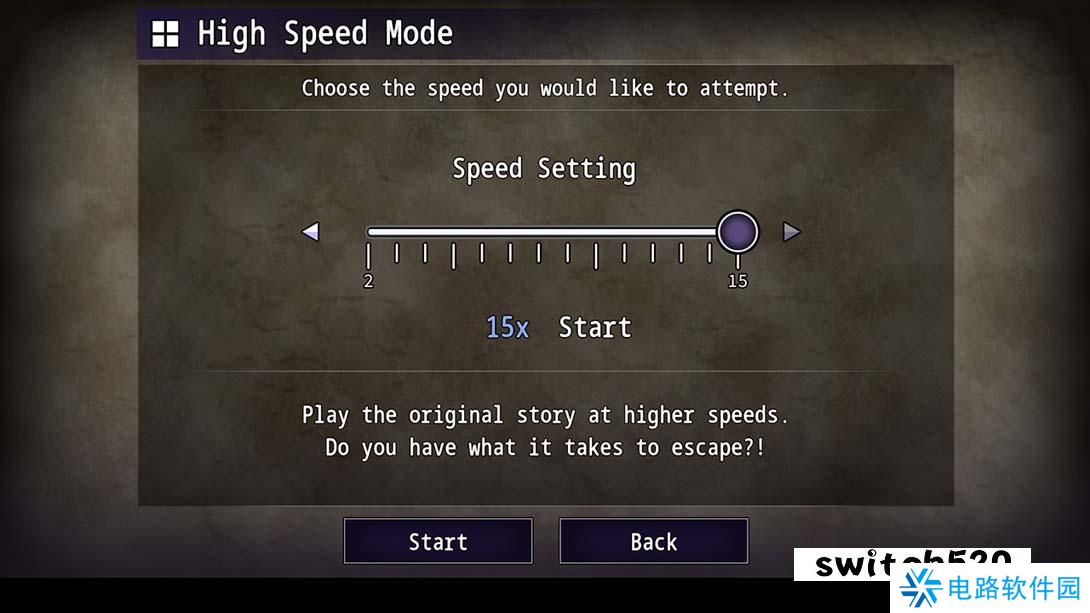Click the Start button at the bottom
Viewport: 1090px width, 613px height.
click(438, 541)
